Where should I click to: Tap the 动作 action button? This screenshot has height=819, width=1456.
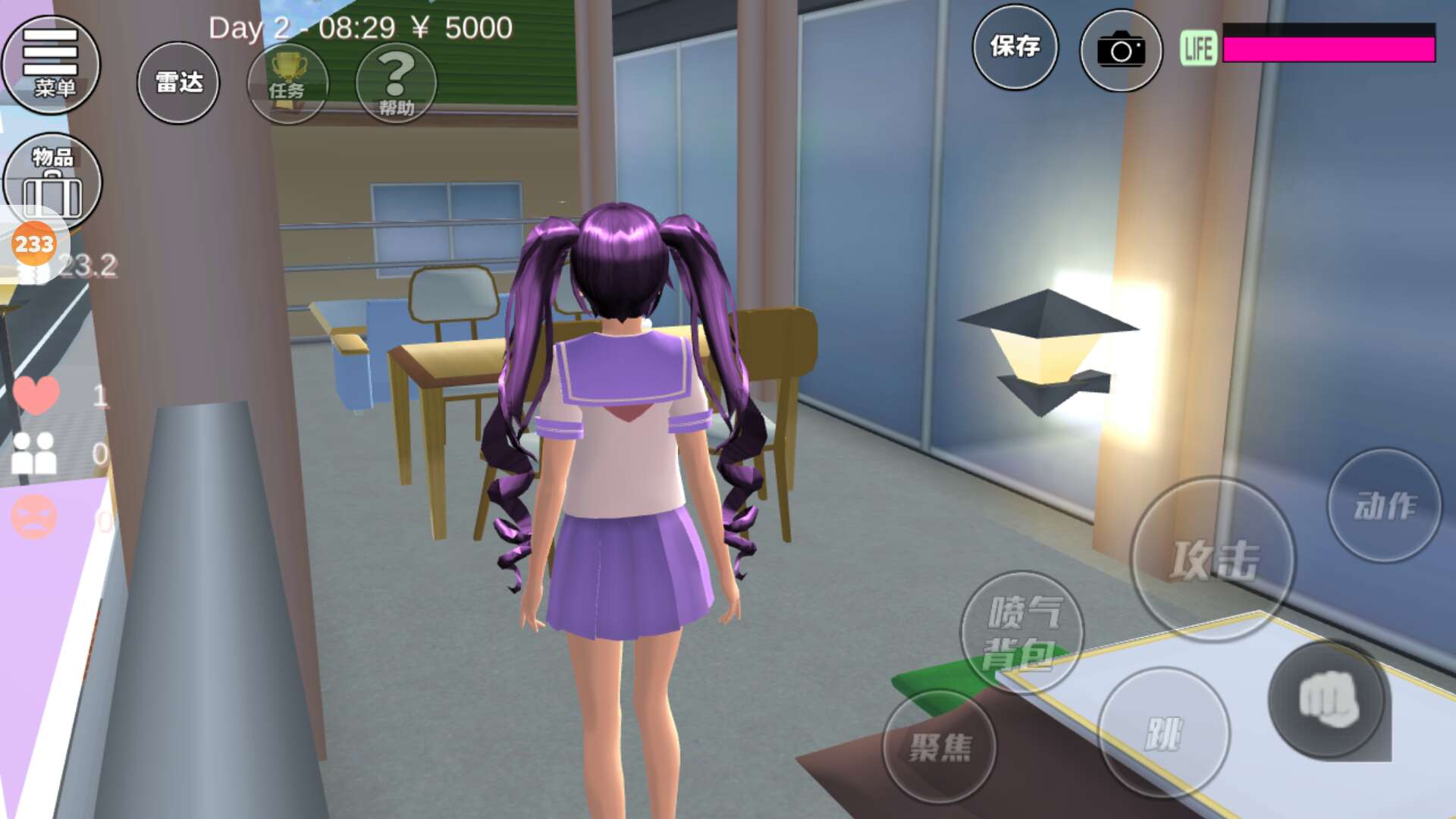pos(1384,505)
